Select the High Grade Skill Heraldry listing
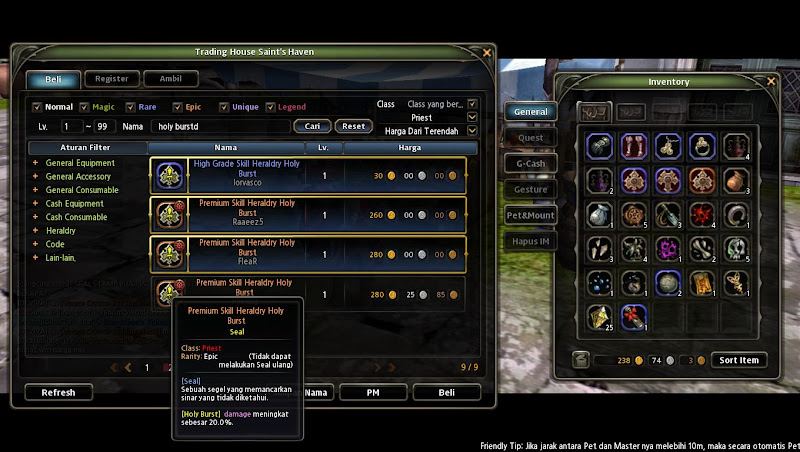 (x=308, y=174)
